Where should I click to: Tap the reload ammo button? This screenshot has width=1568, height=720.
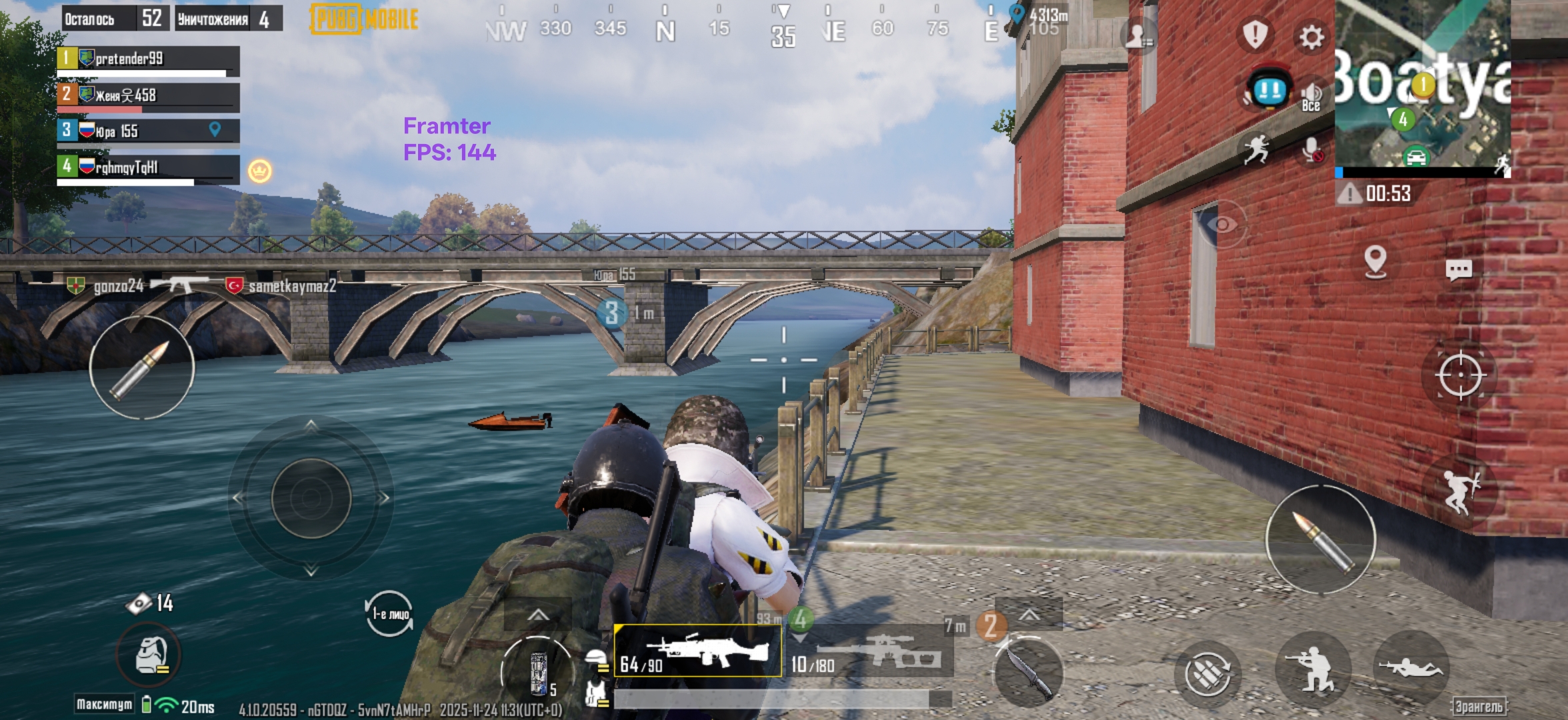click(x=1207, y=673)
